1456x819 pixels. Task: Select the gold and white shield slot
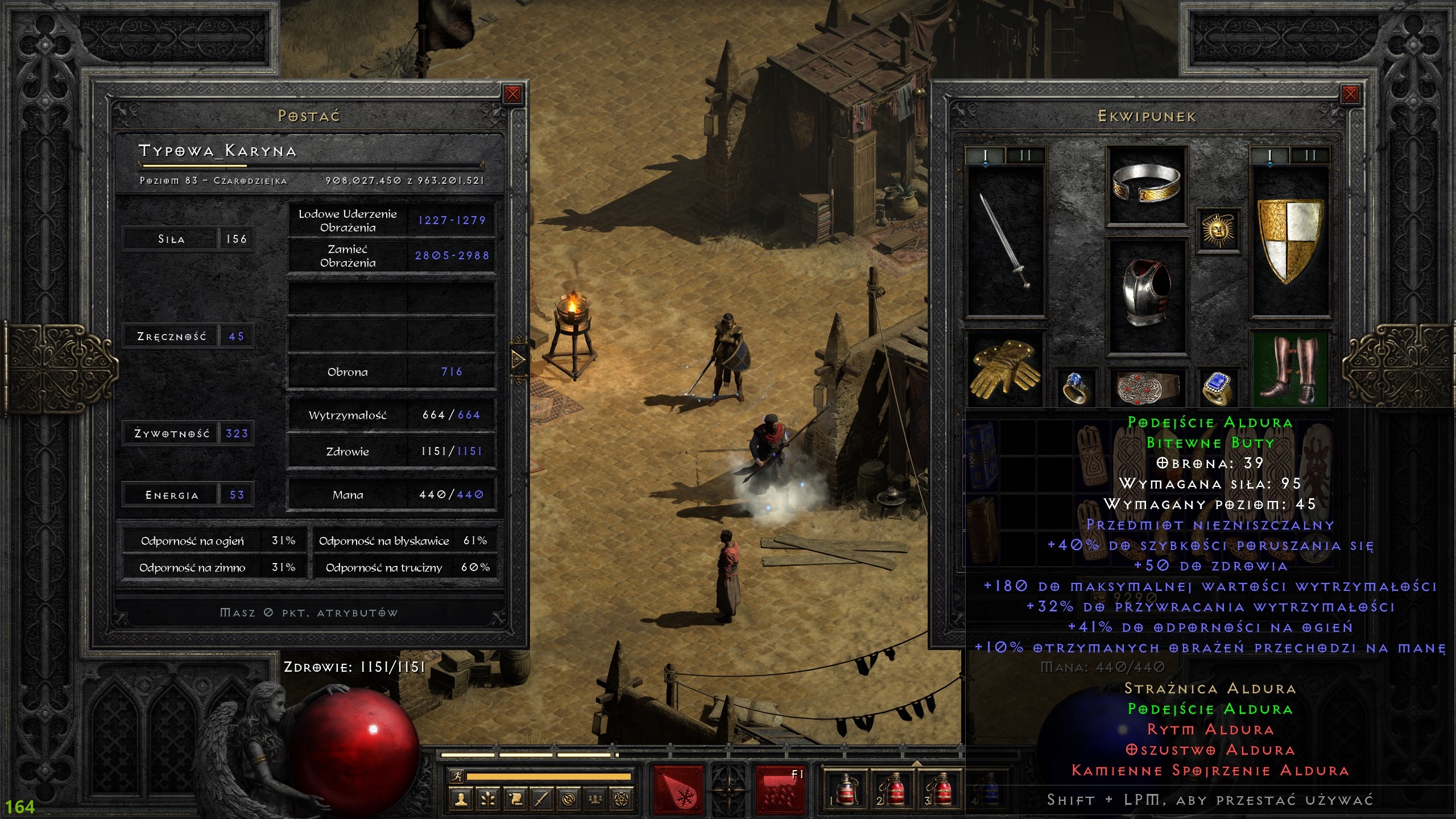[x=1290, y=240]
